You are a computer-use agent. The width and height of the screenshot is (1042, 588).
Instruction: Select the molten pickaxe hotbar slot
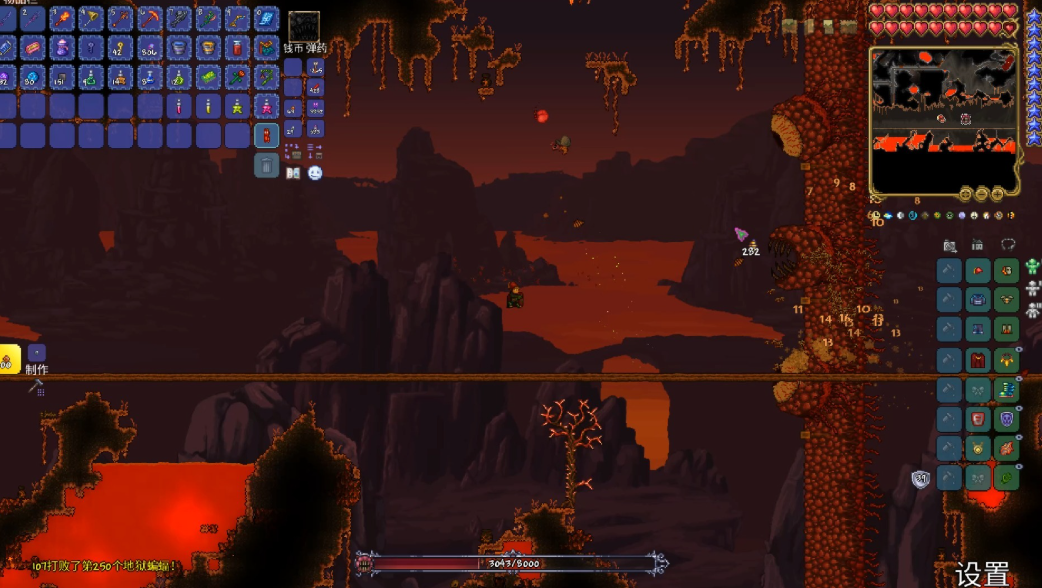[149, 19]
